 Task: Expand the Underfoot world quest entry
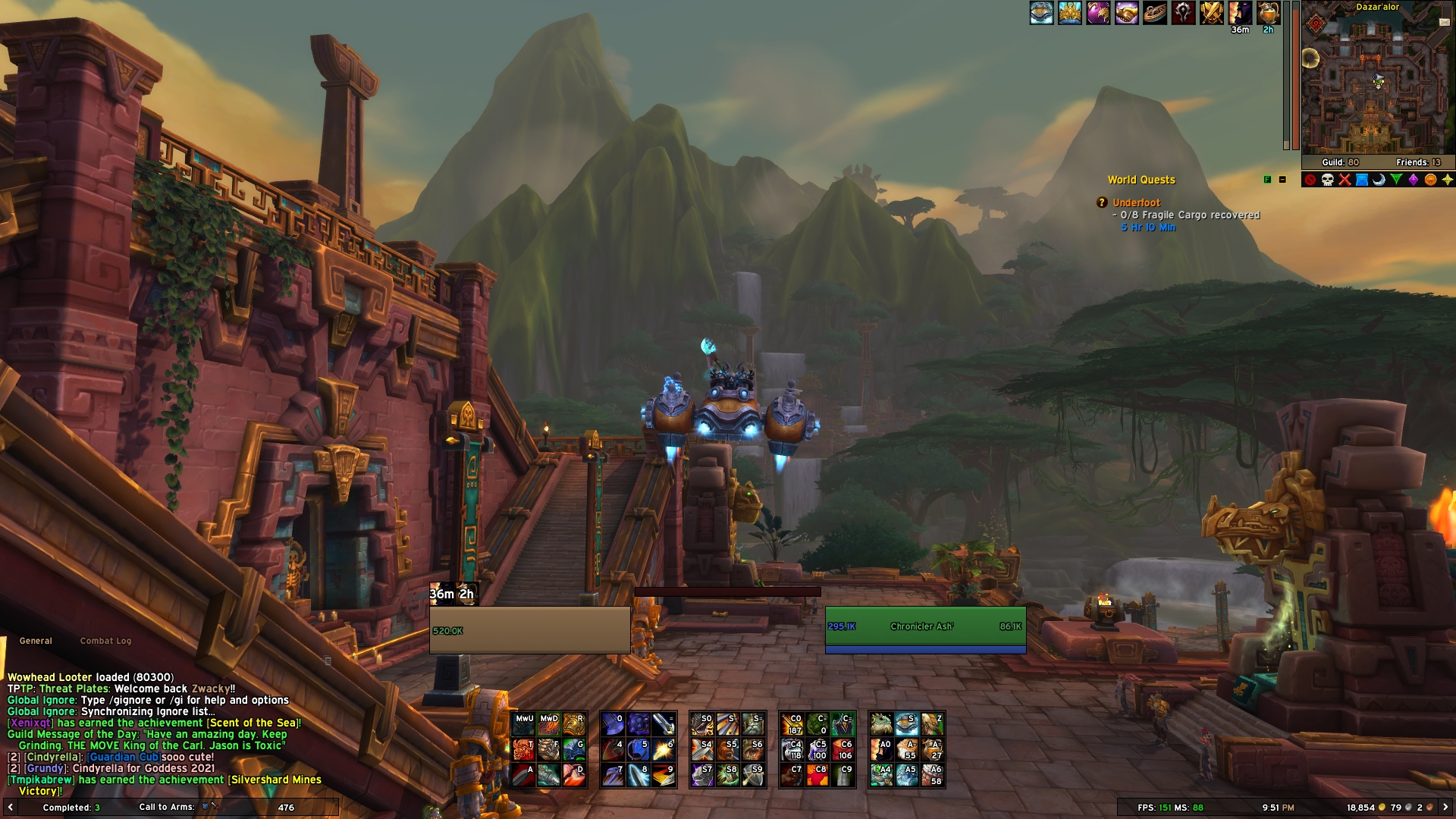[1136, 202]
